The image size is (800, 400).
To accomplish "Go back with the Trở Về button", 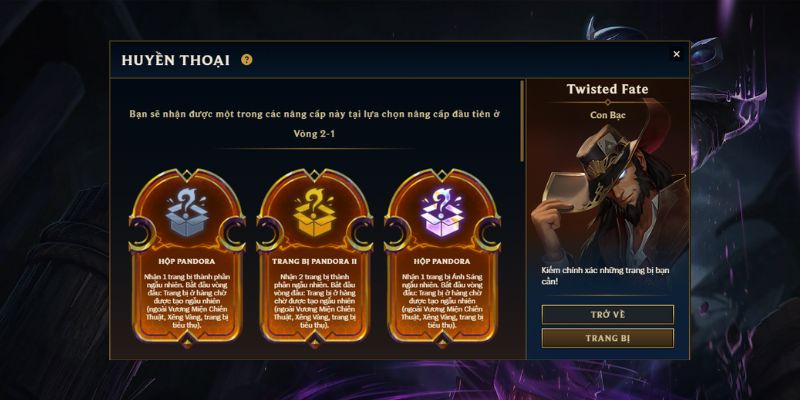I will tap(607, 314).
